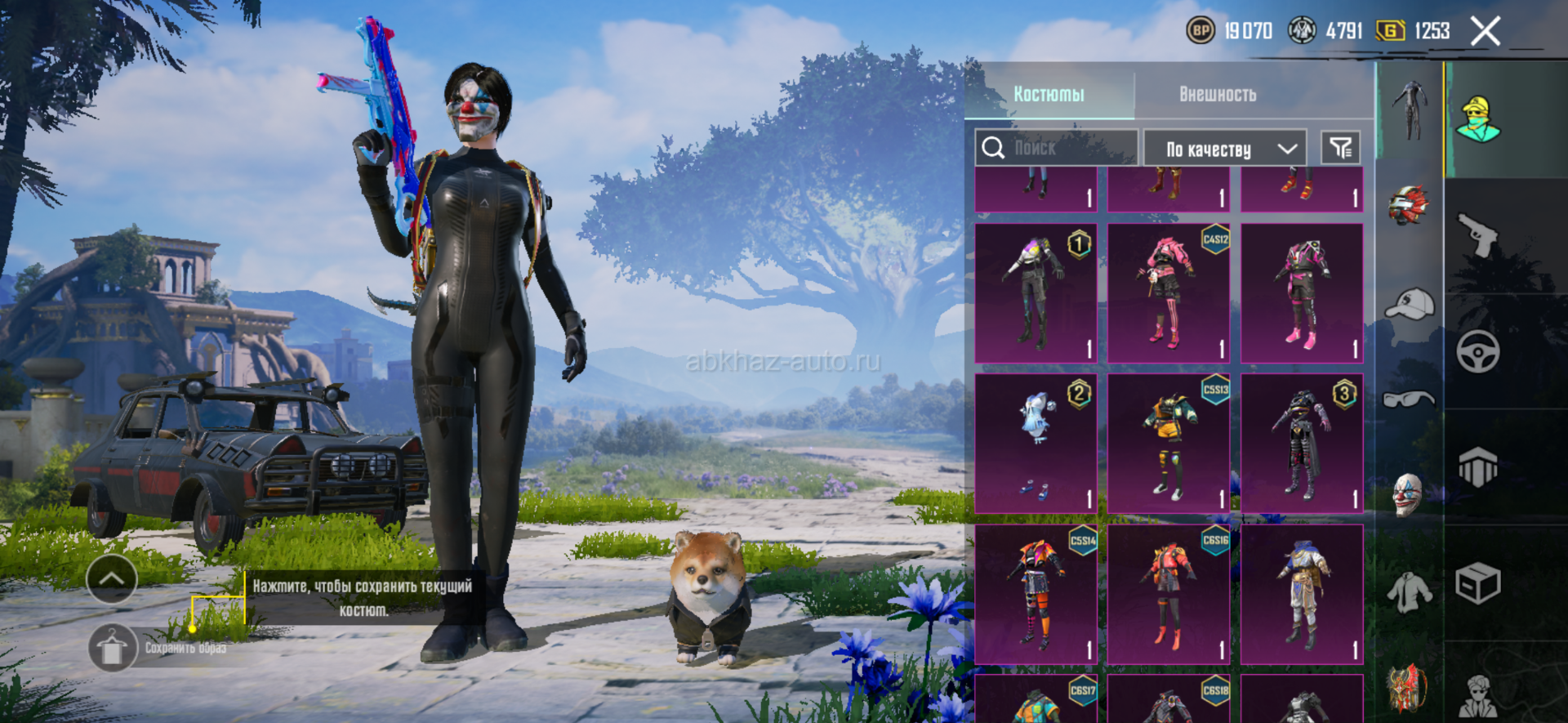Select the white and gold robe costume
This screenshot has height=723, width=1568.
click(1302, 594)
